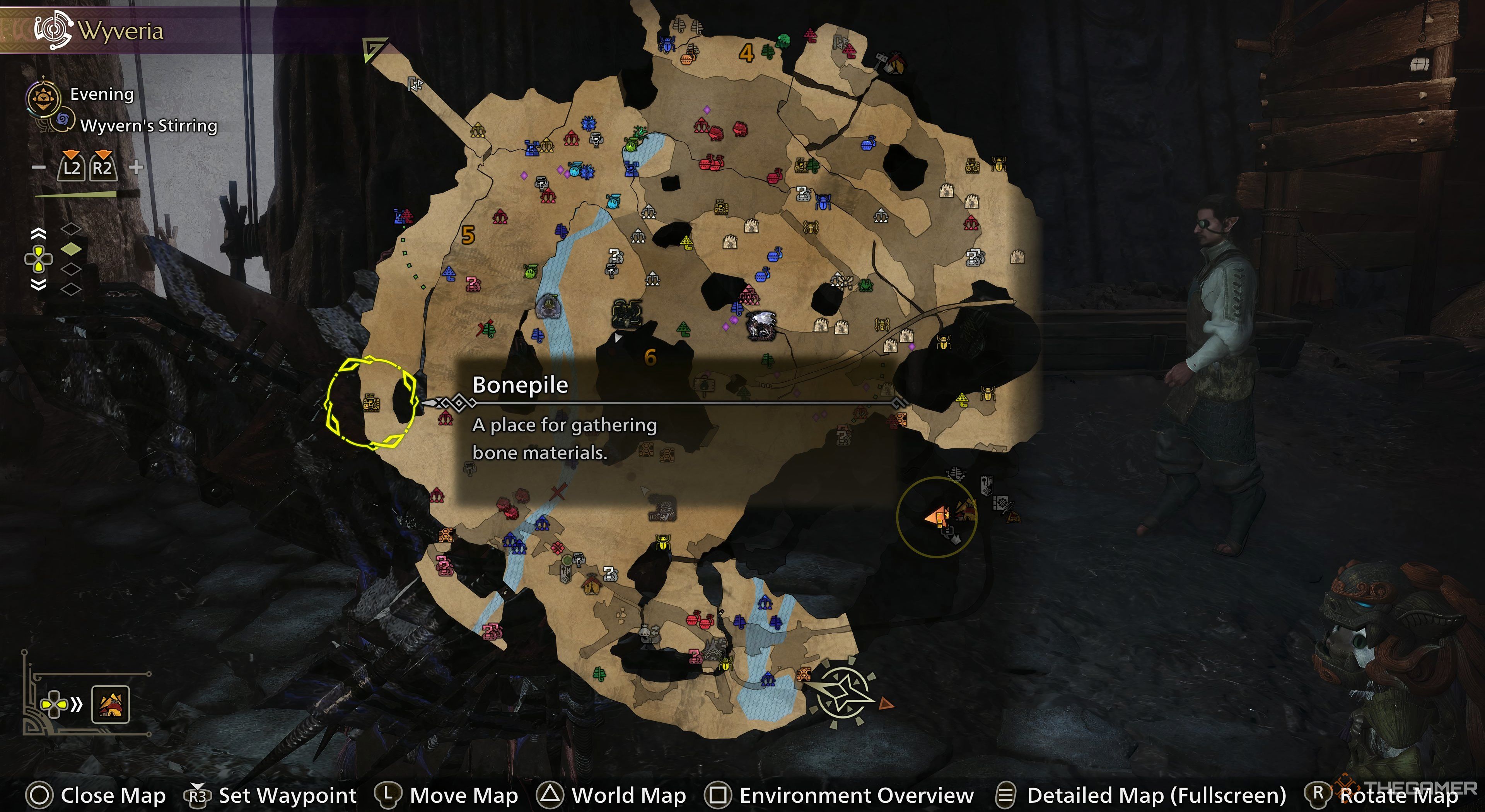Select the white monster icon on the map
1485x812 pixels.
761,326
